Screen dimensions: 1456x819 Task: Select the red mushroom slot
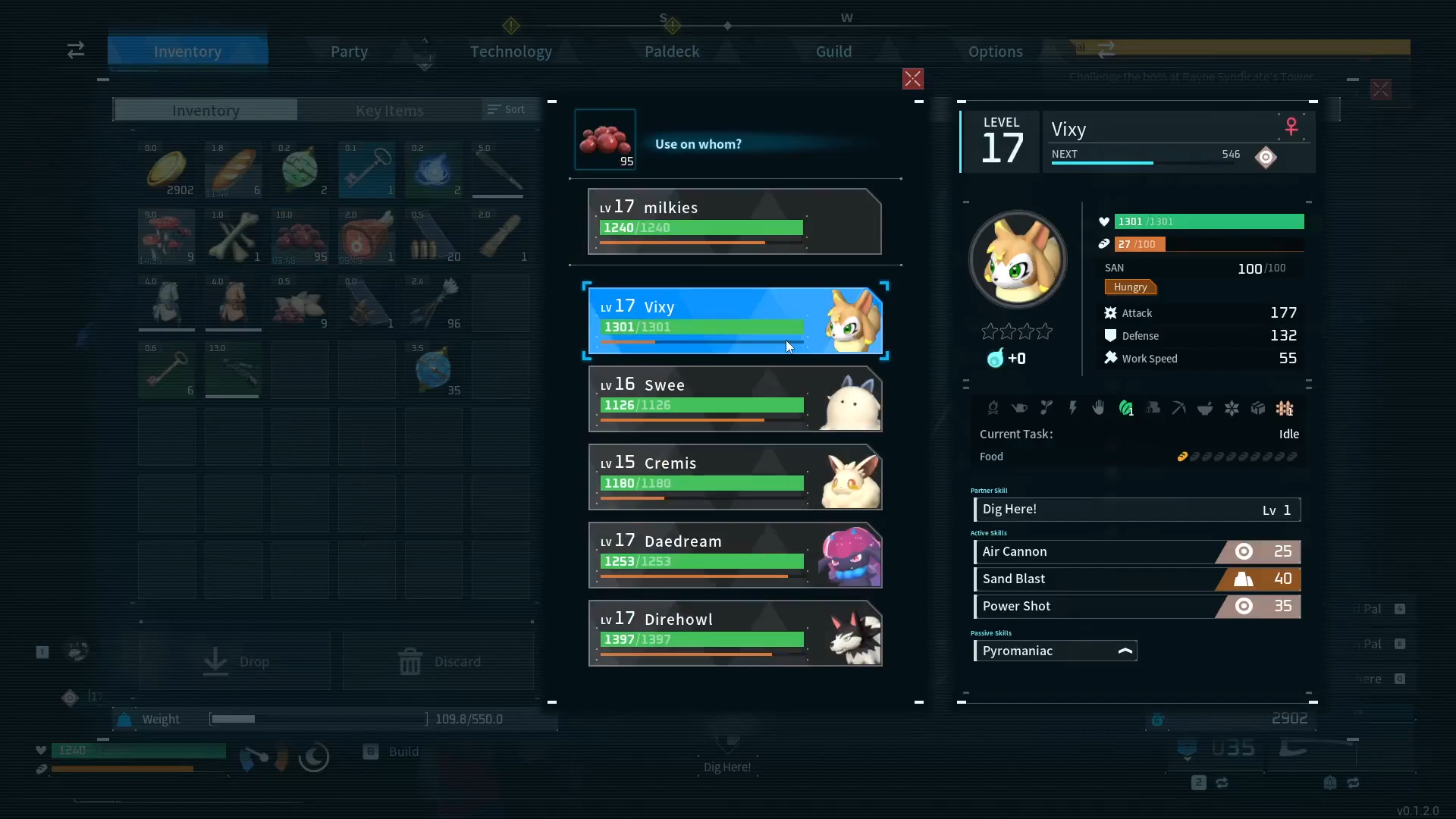point(167,237)
